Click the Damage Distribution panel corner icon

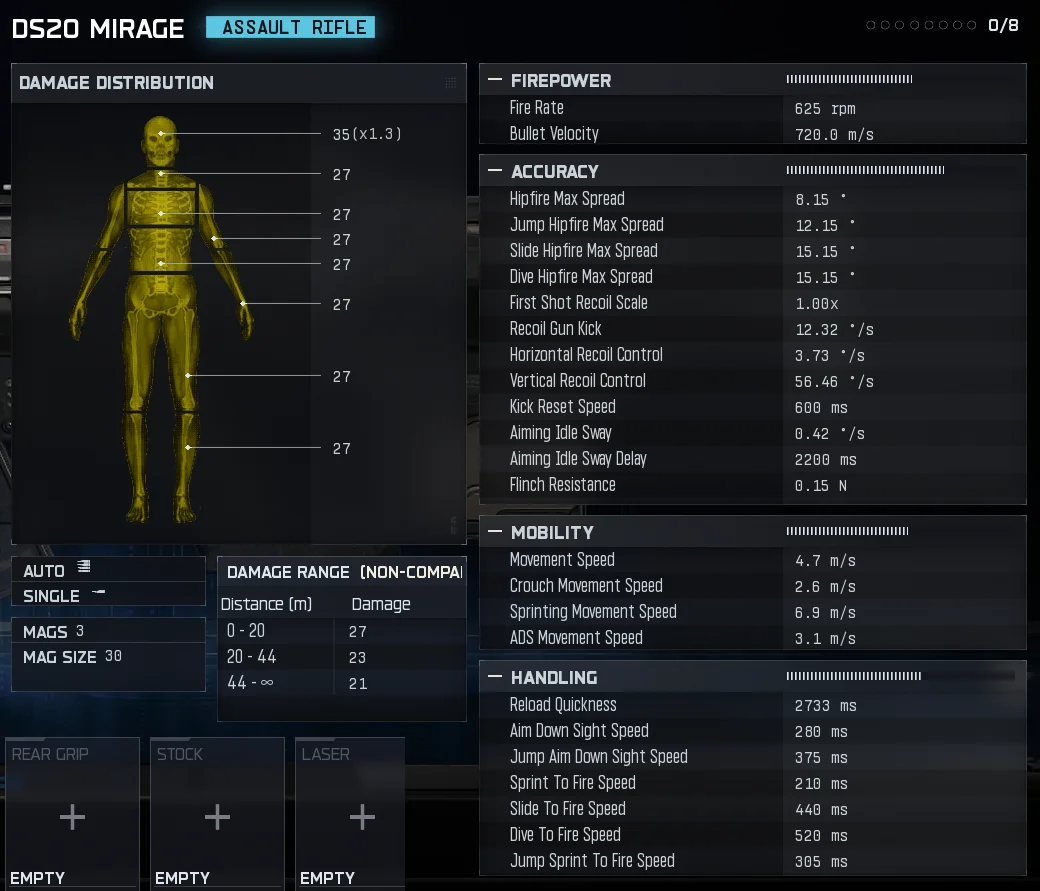pyautogui.click(x=451, y=83)
